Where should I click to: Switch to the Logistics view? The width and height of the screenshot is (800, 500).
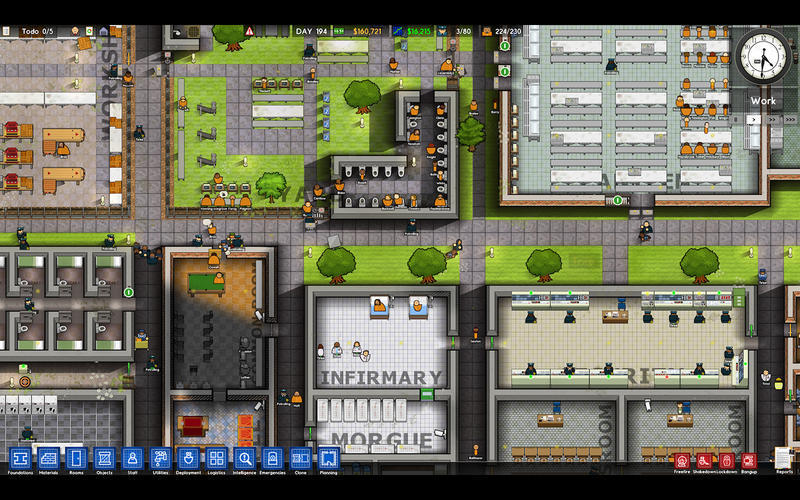pyautogui.click(x=216, y=458)
